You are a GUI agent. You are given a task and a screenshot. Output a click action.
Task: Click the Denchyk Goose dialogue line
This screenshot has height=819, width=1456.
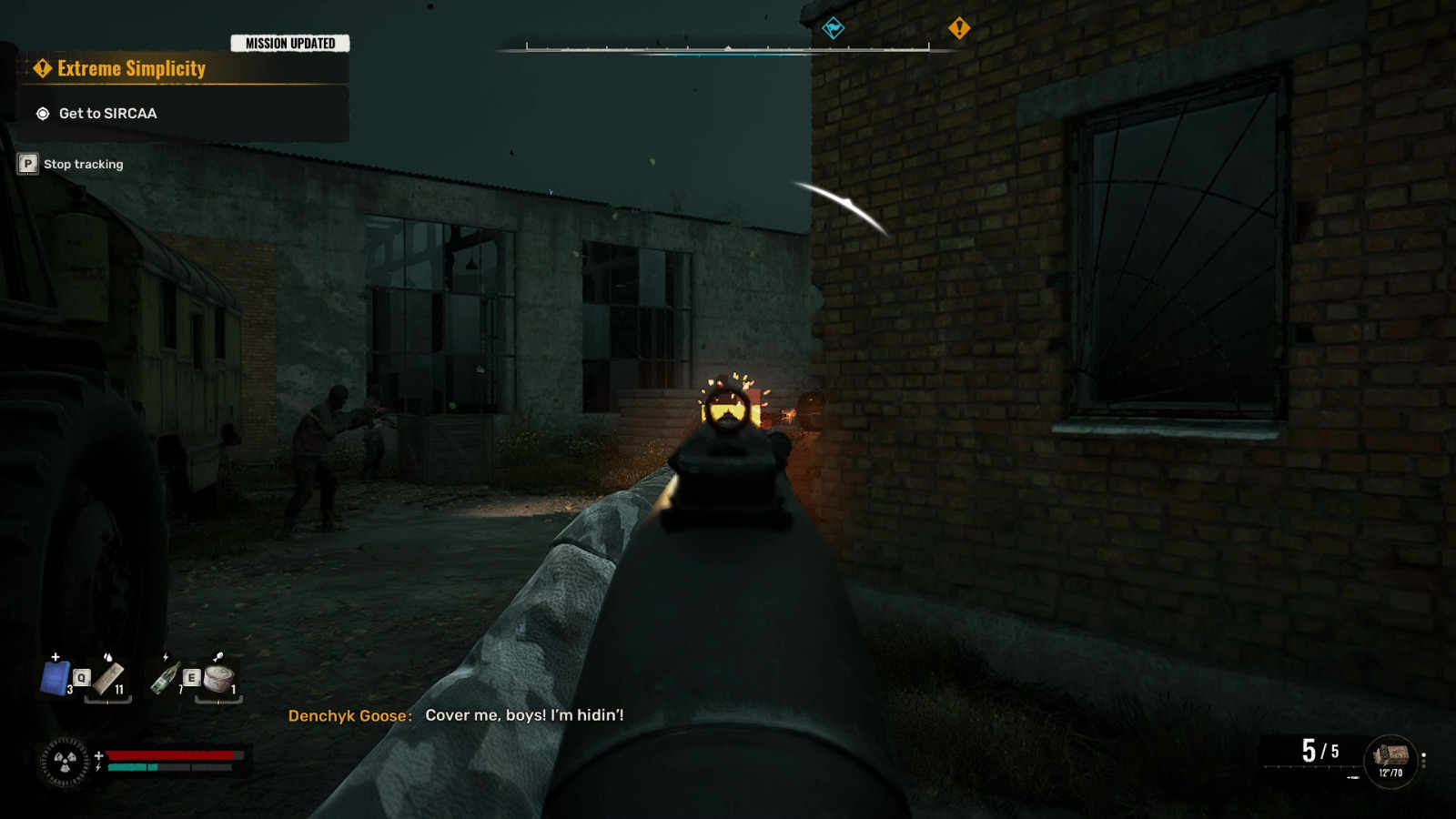point(455,717)
